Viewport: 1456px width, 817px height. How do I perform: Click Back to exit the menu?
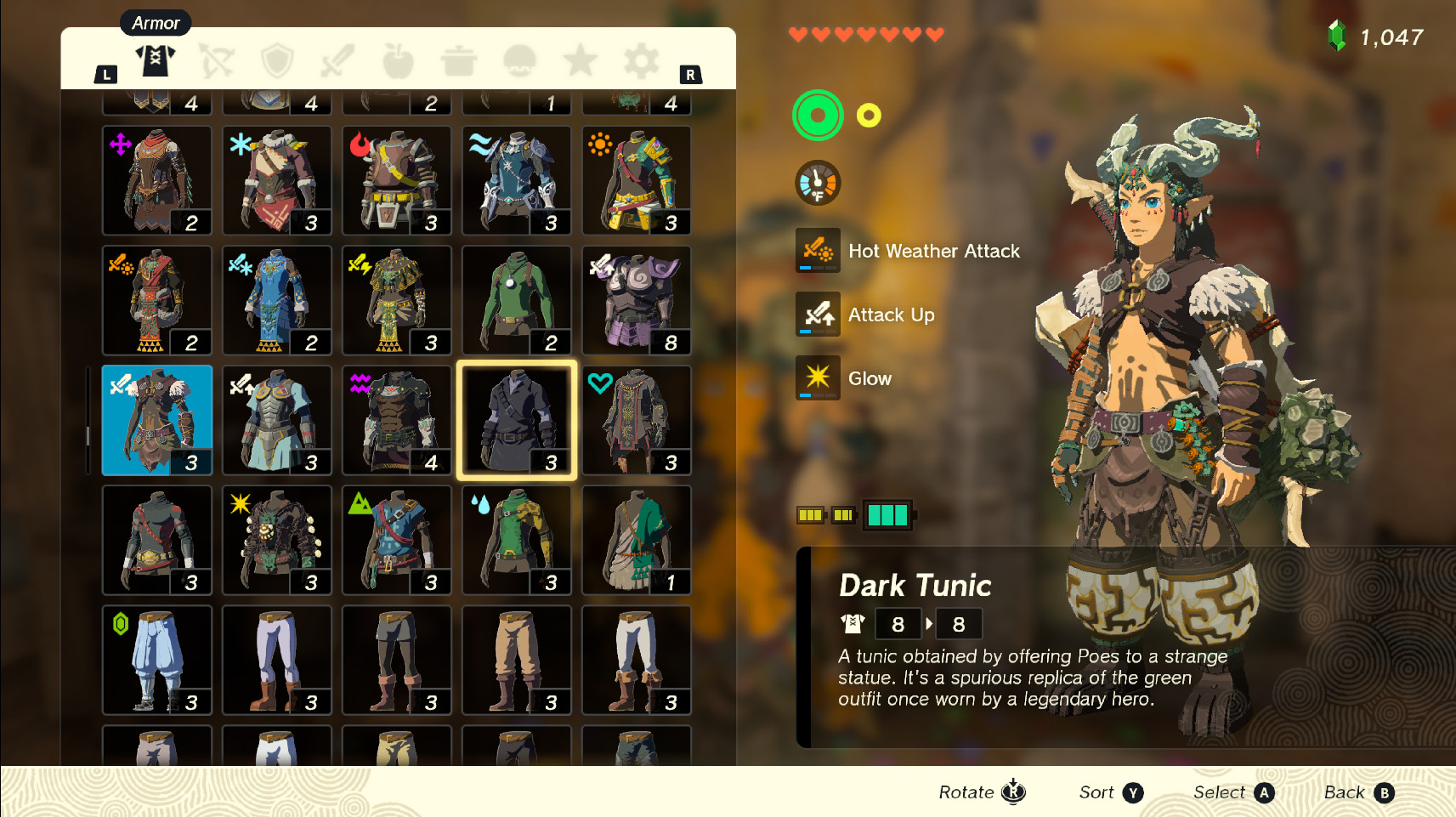tap(1357, 791)
